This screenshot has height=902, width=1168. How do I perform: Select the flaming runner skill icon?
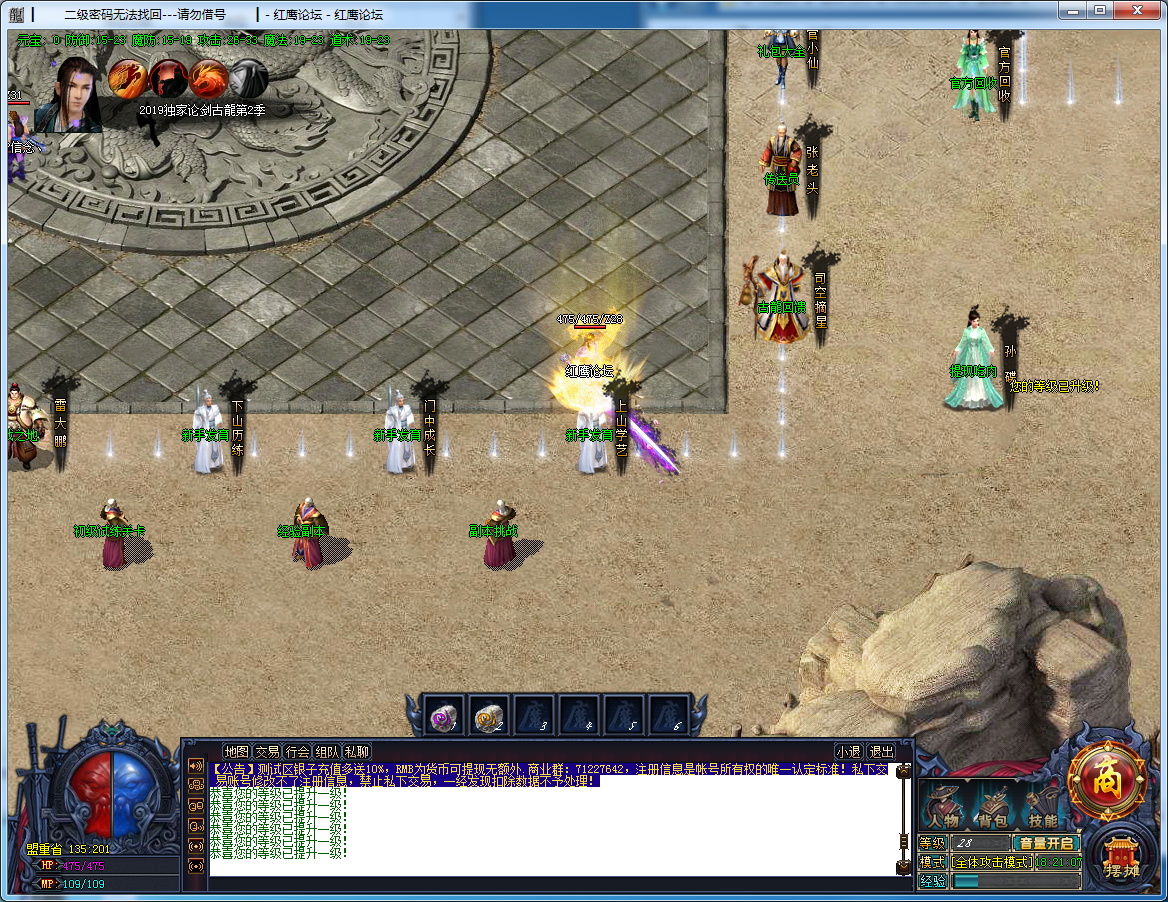coord(128,78)
